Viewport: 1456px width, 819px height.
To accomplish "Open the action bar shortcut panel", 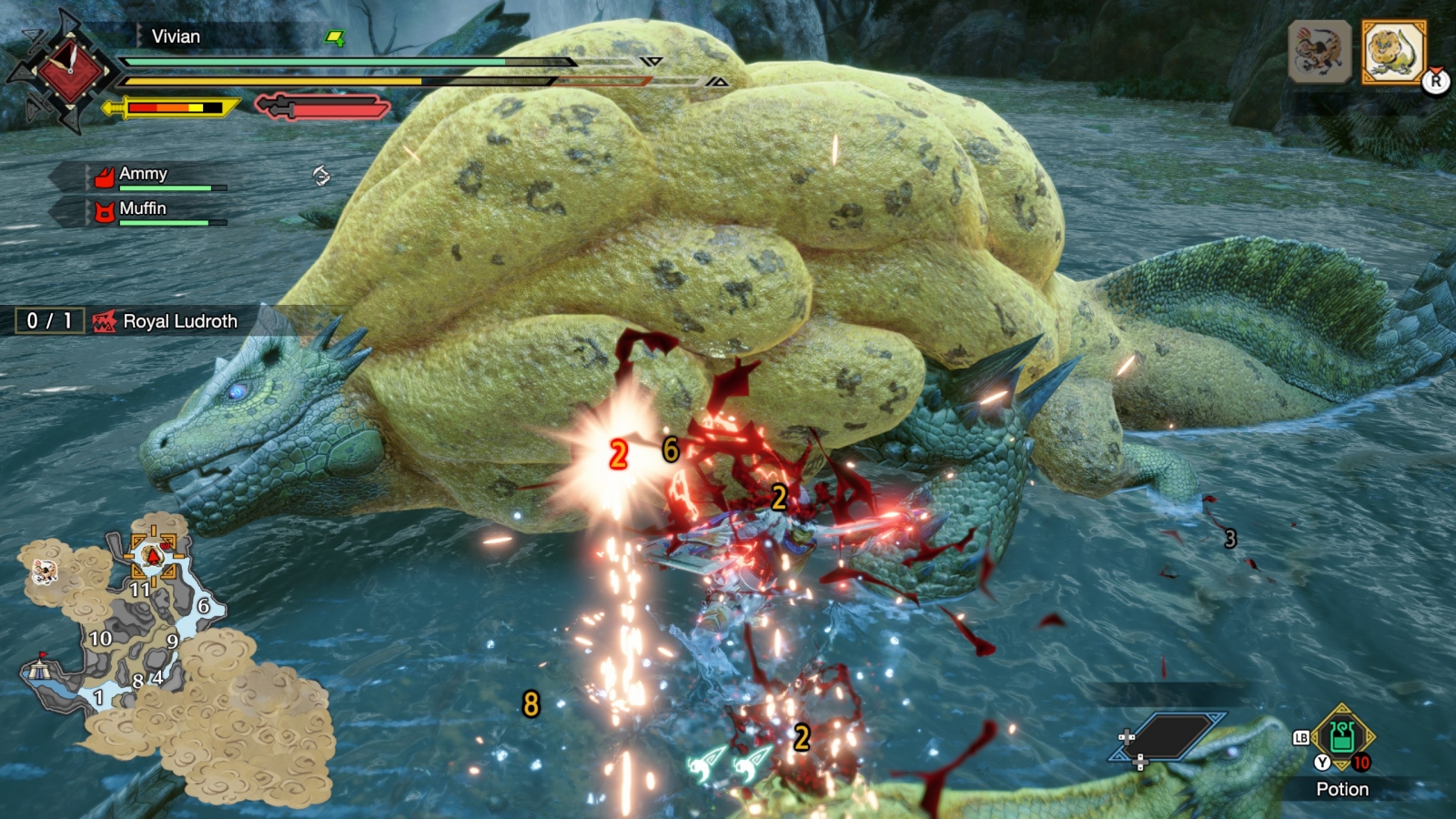I will (x=1169, y=736).
